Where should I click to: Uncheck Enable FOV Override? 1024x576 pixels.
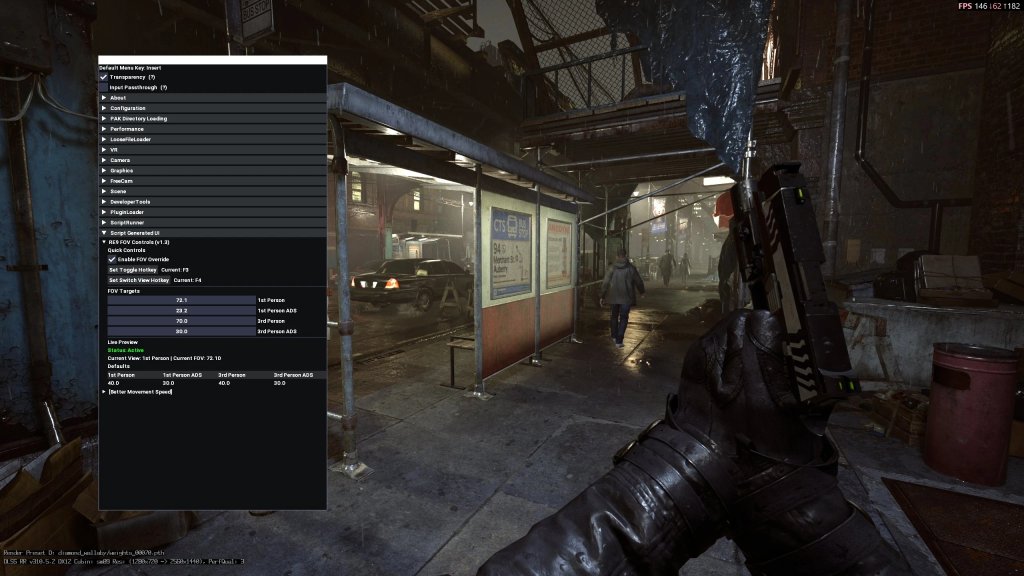[112, 260]
